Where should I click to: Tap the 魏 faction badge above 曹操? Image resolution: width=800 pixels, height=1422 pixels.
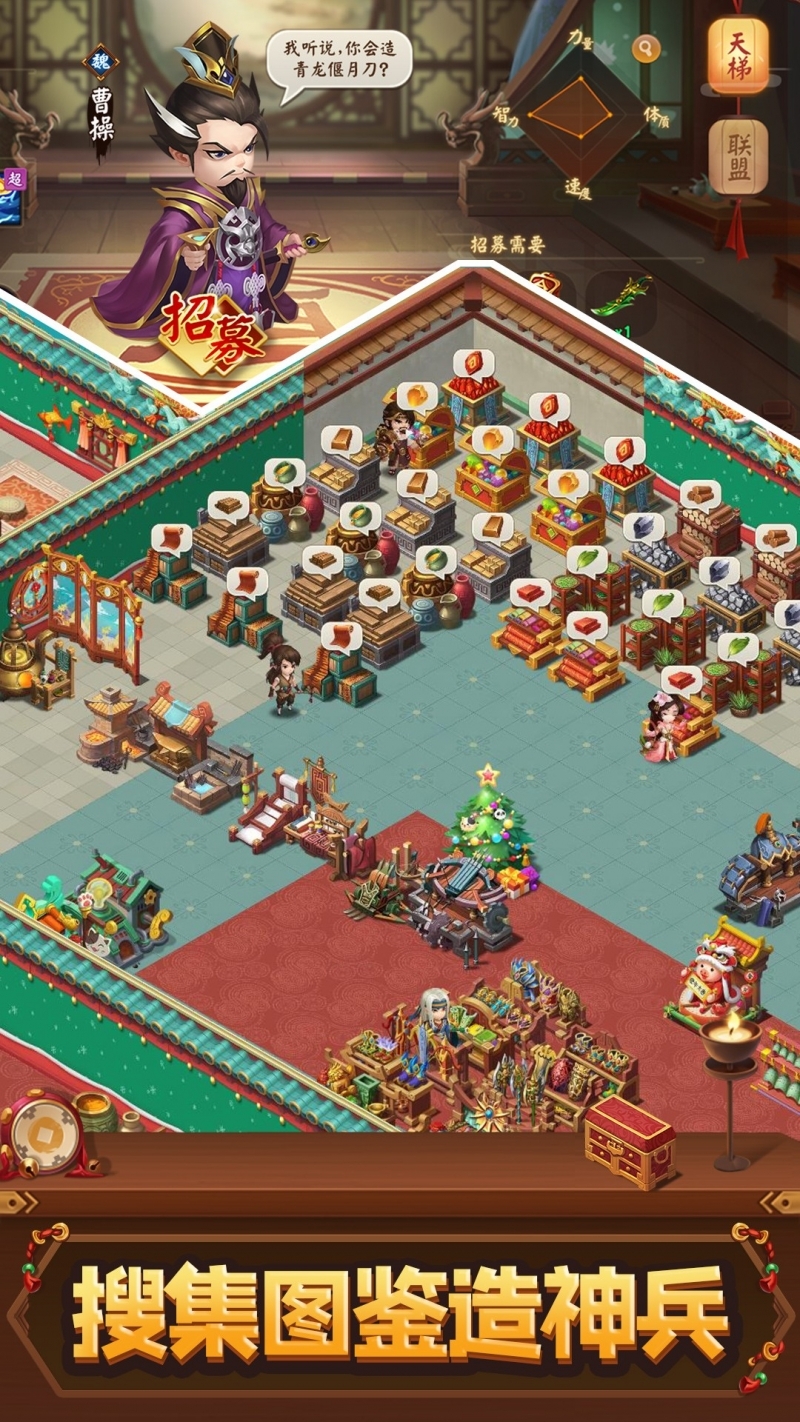point(100,61)
